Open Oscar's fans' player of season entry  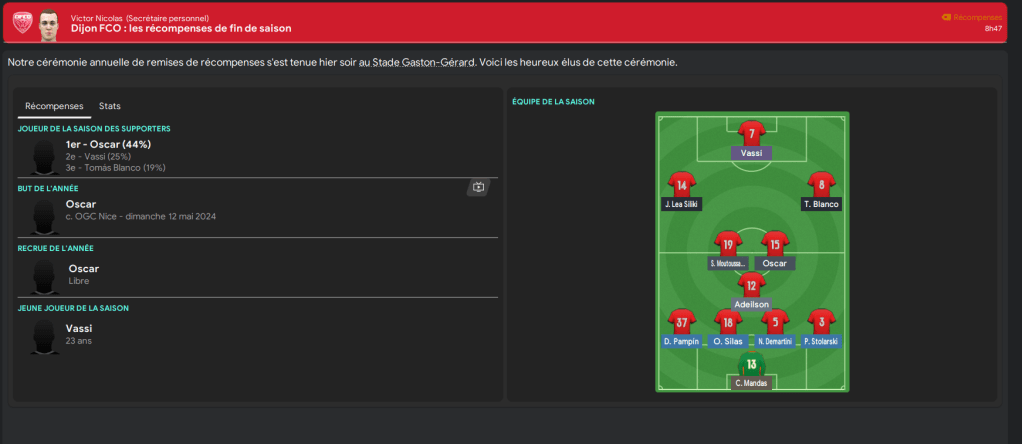(x=108, y=144)
